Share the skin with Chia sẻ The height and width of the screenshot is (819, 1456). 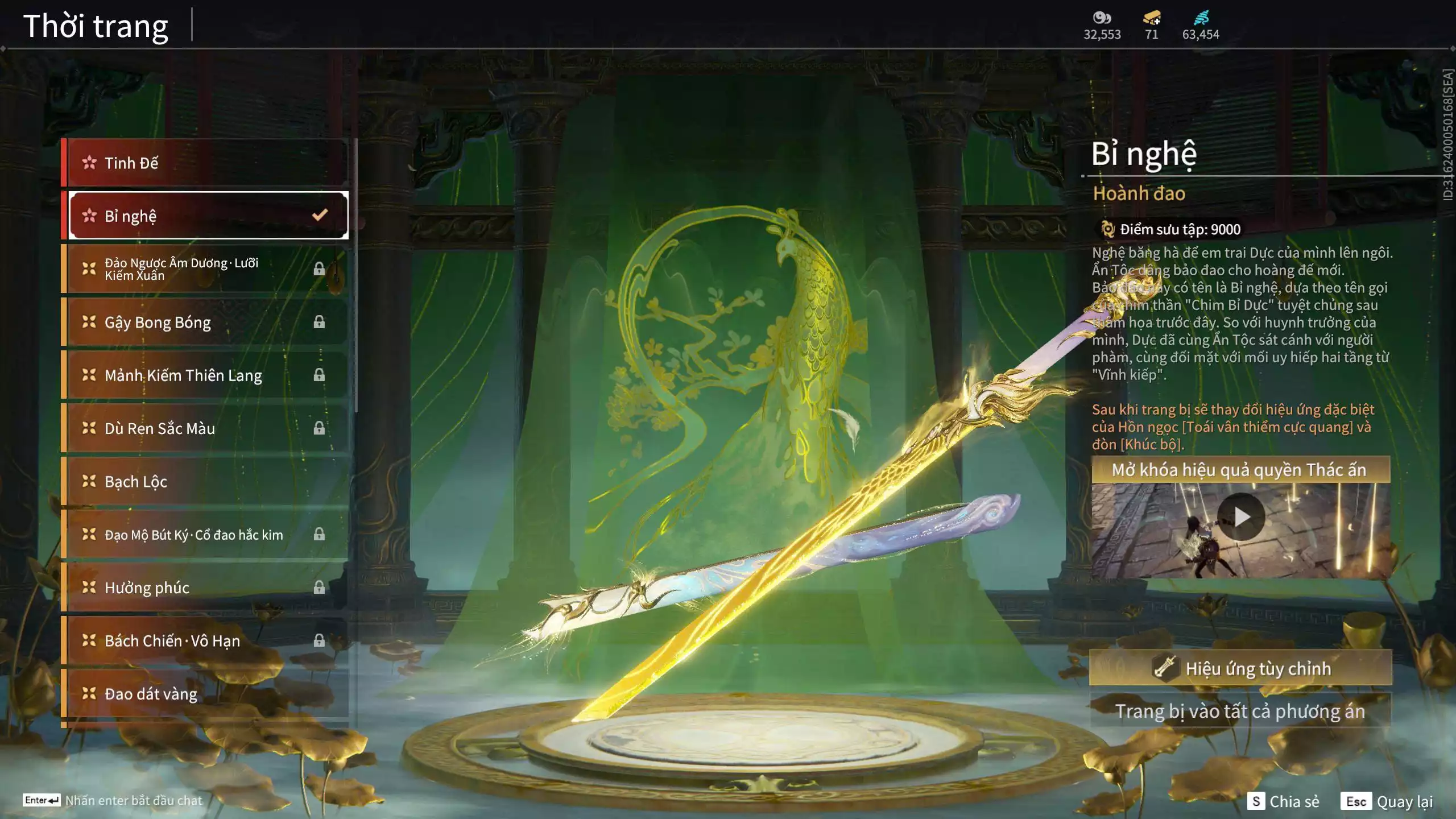1283,801
